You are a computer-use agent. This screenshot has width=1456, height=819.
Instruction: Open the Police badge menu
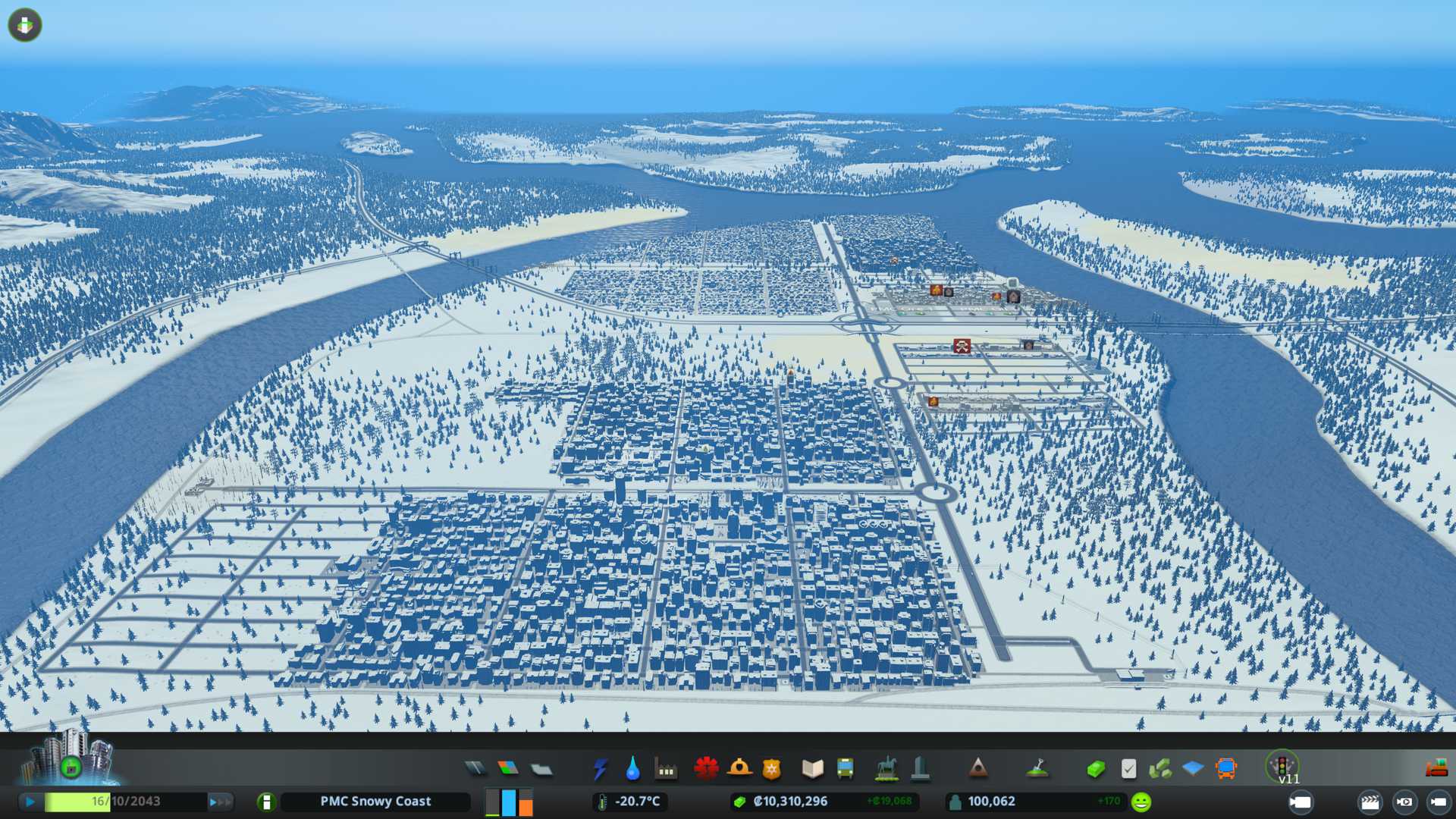pyautogui.click(x=772, y=769)
